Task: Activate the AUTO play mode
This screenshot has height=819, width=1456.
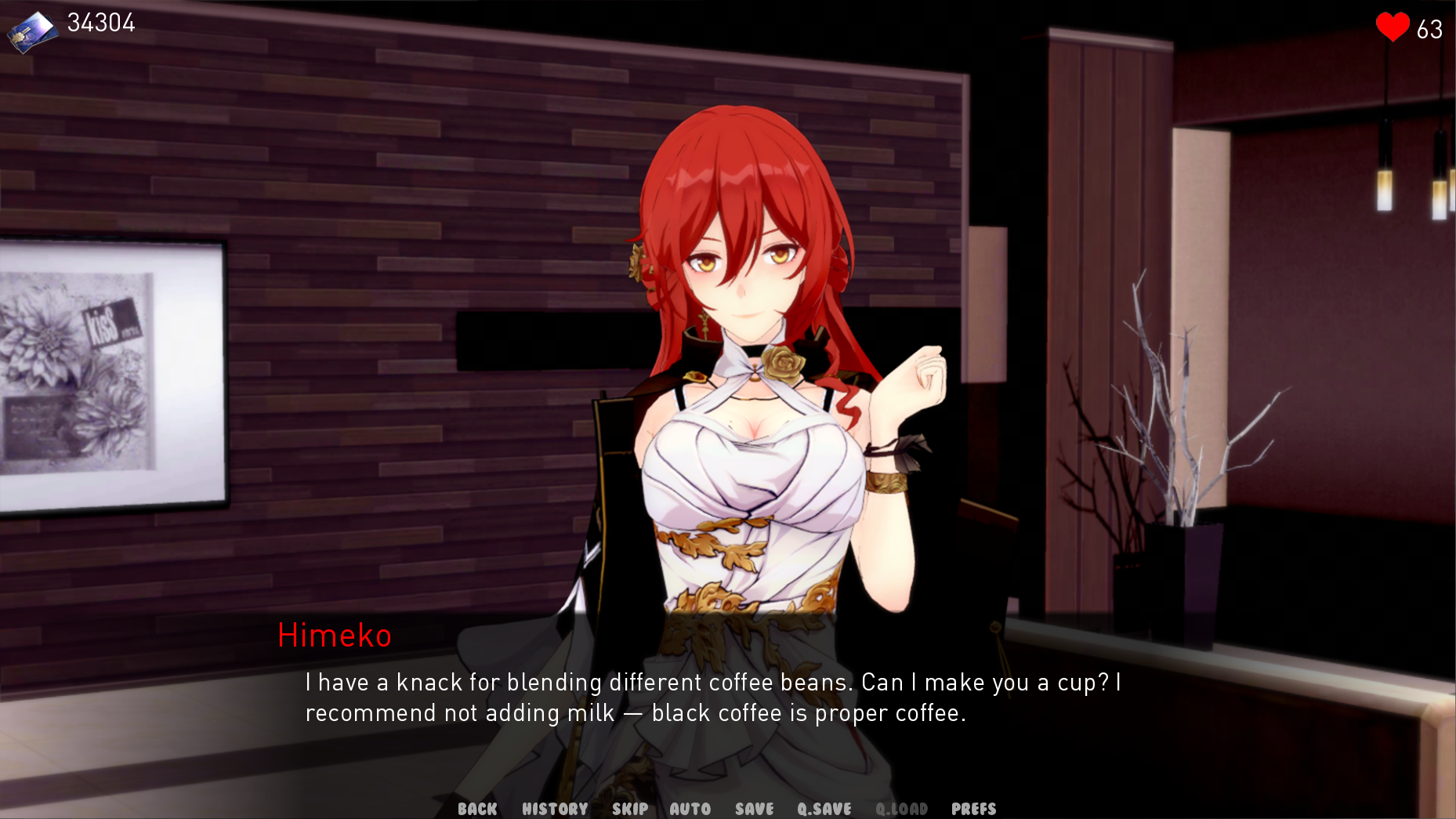Action: pos(690,808)
